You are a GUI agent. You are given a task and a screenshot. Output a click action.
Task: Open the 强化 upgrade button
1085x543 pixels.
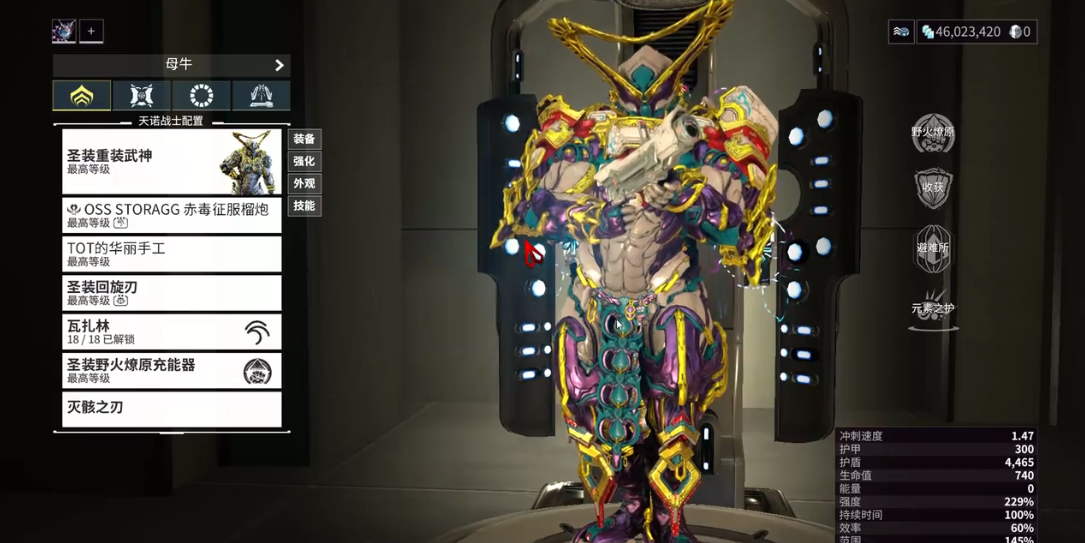coord(304,162)
